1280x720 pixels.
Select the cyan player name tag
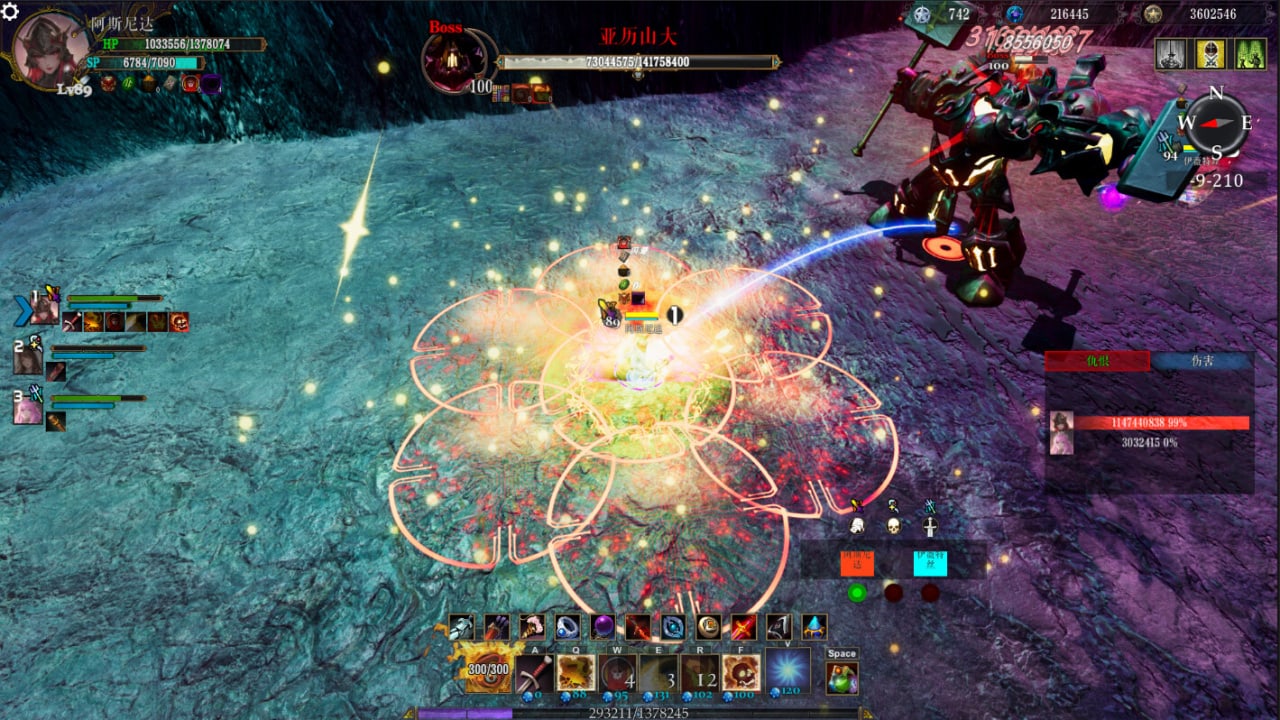[x=930, y=561]
